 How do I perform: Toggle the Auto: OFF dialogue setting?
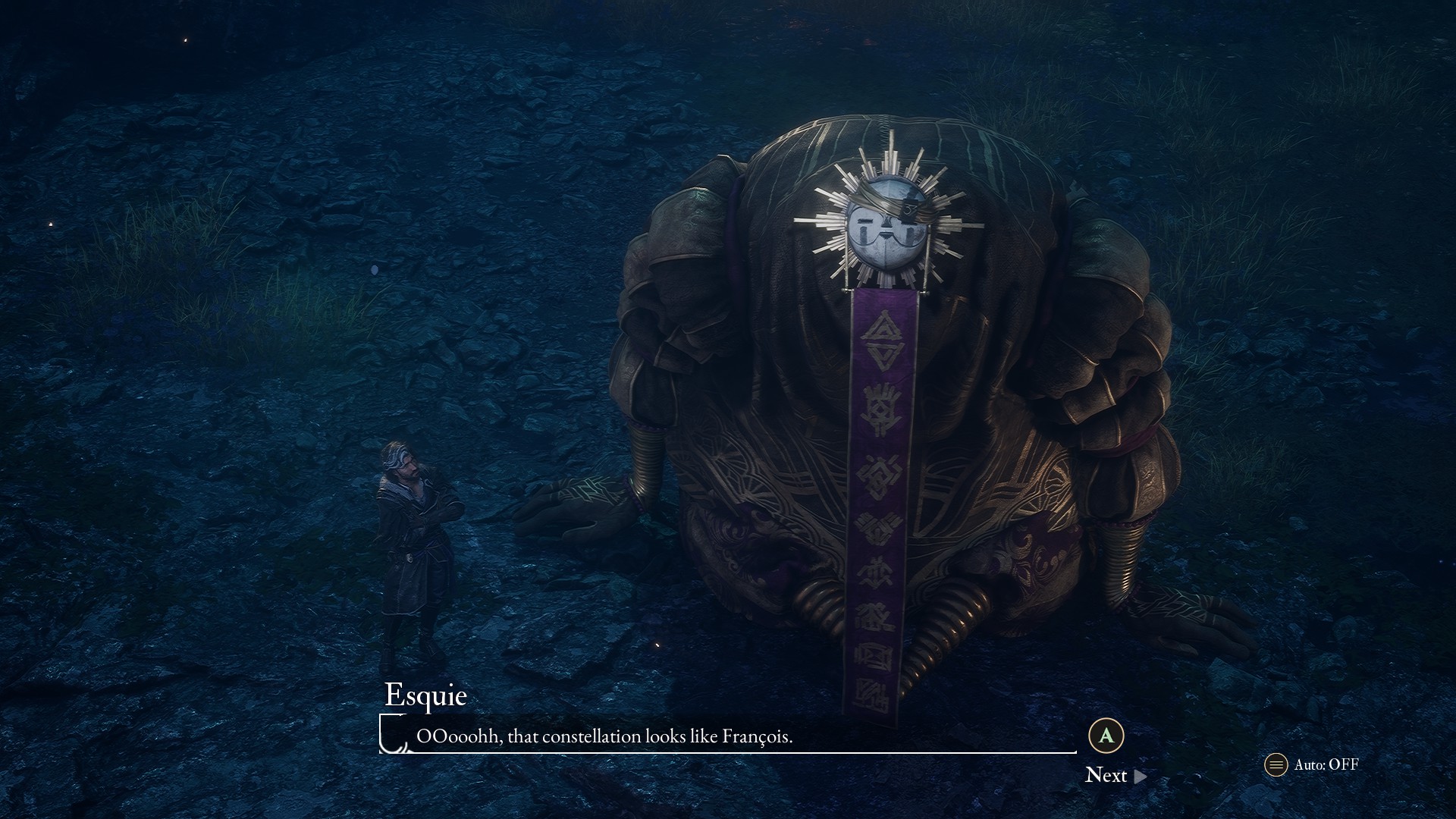click(1313, 764)
